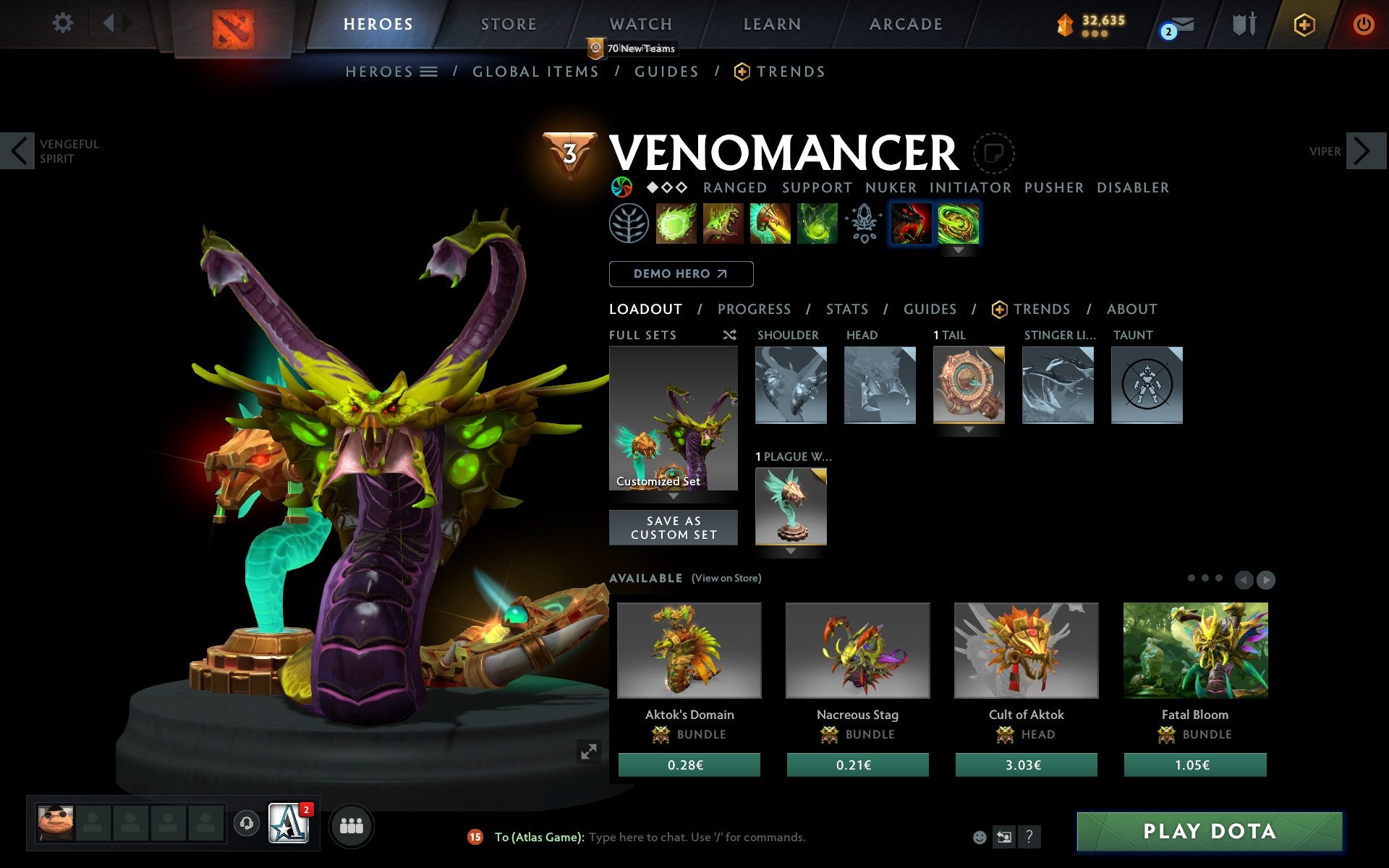Open the armory crossed-swords icon
This screenshot has width=1389, height=868.
[x=1243, y=24]
